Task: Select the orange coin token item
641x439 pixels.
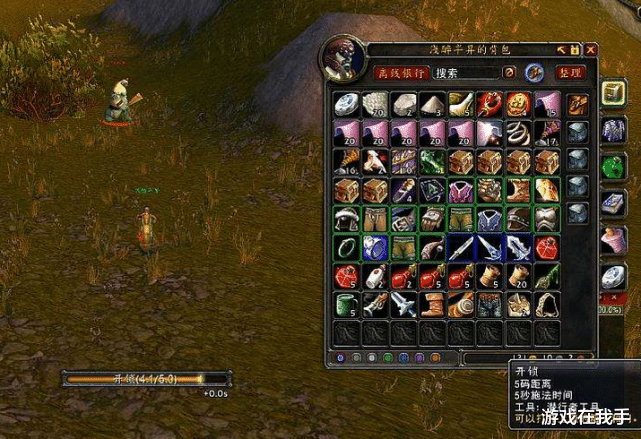Action: [518, 105]
